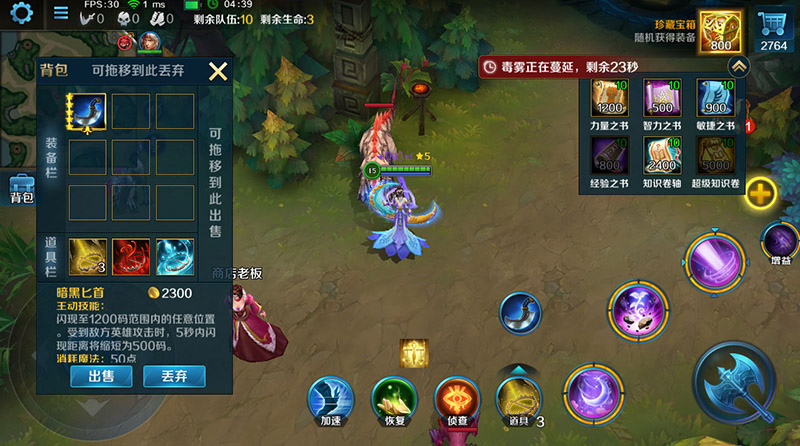Collapse the quick shop panel arrow
800x446 pixels.
click(738, 66)
